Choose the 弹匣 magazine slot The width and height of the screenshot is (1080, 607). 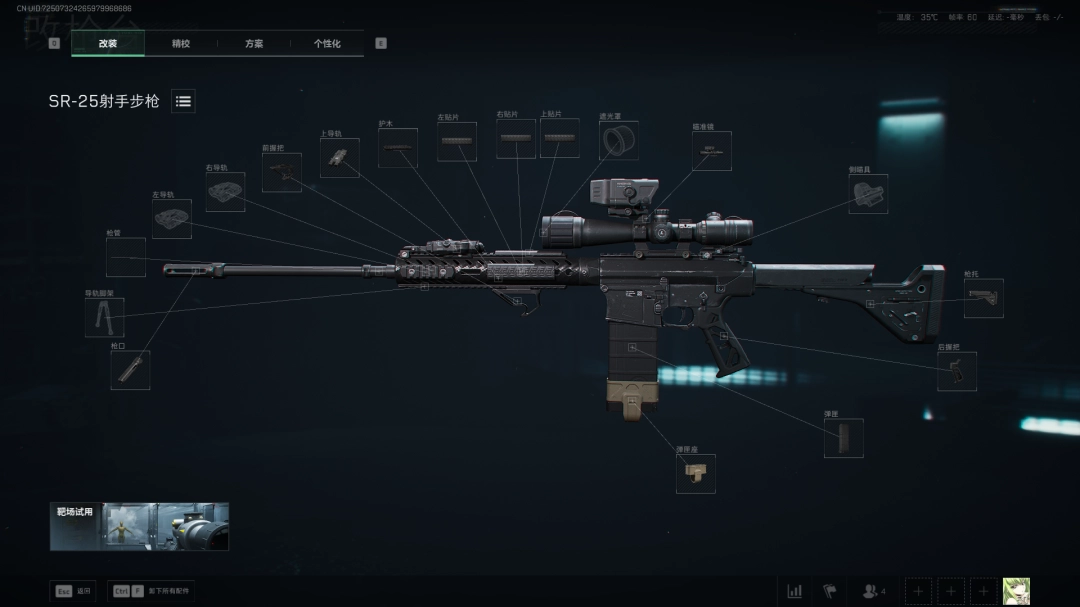click(843, 438)
